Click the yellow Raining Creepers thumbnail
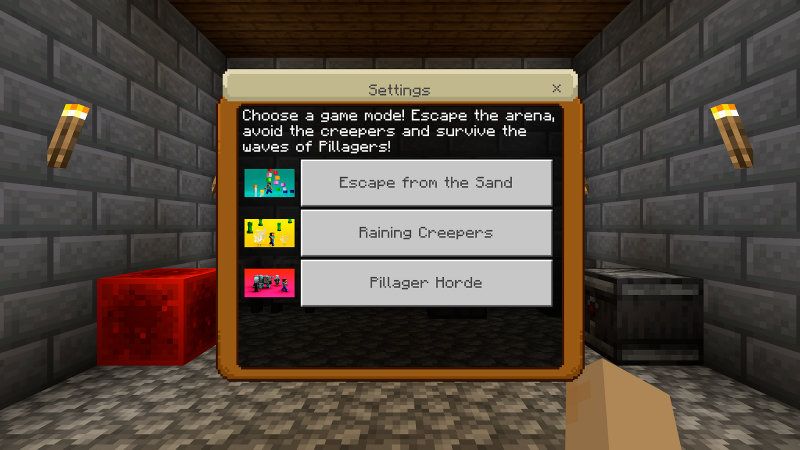 click(x=269, y=233)
